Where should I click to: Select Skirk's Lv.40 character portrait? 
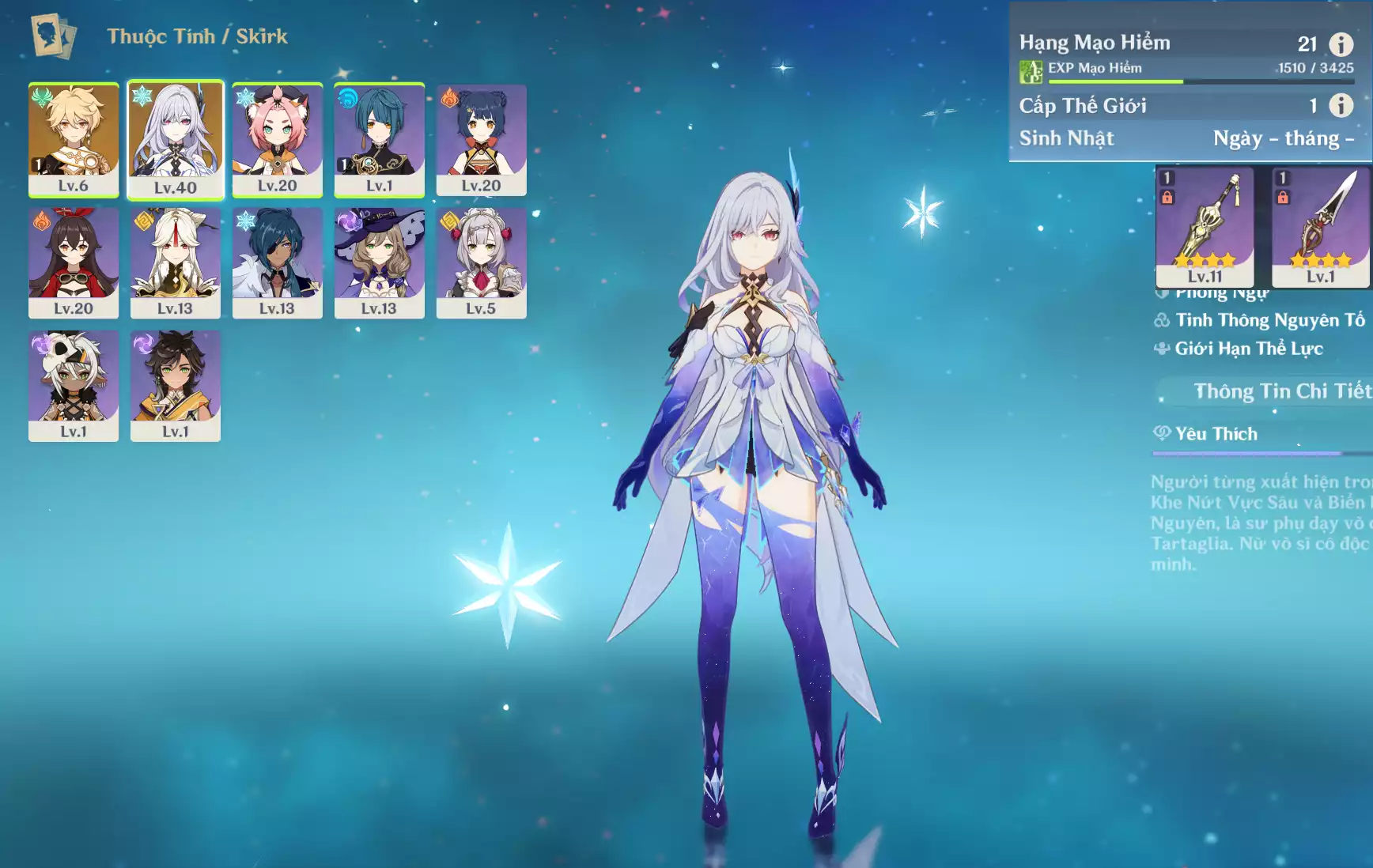point(176,139)
